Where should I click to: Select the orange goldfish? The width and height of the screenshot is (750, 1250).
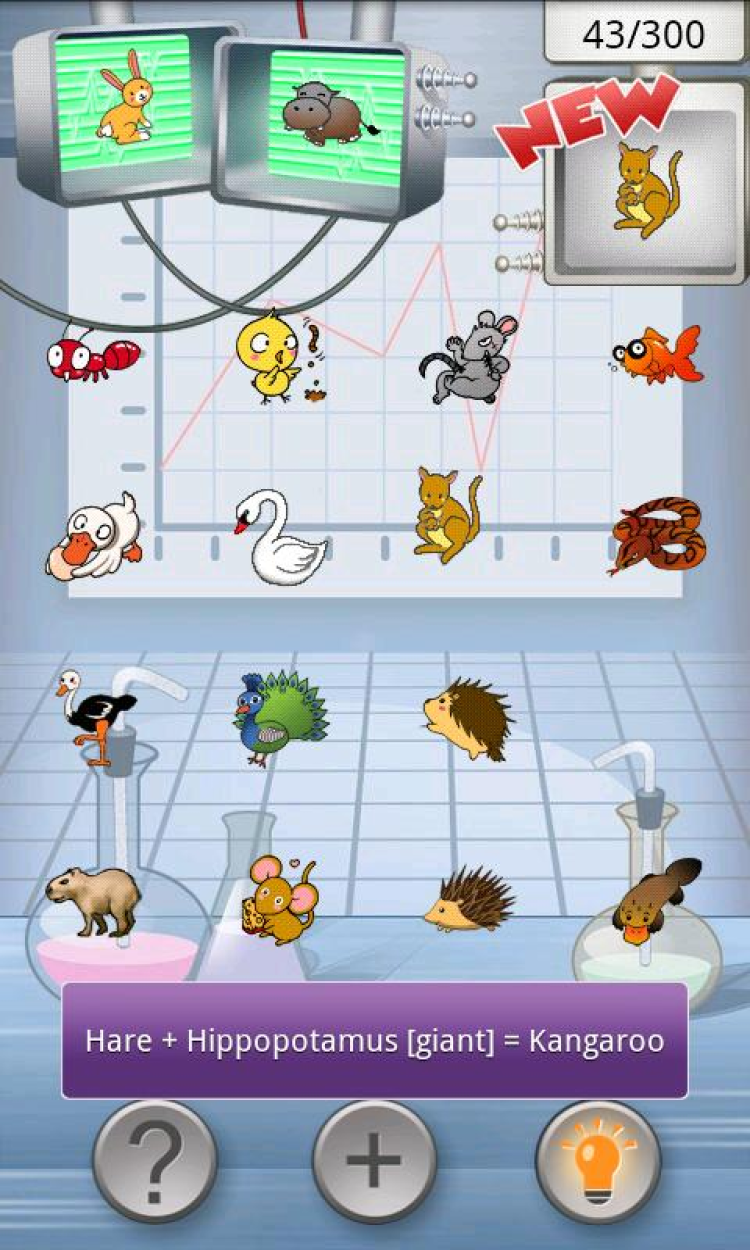tap(658, 356)
